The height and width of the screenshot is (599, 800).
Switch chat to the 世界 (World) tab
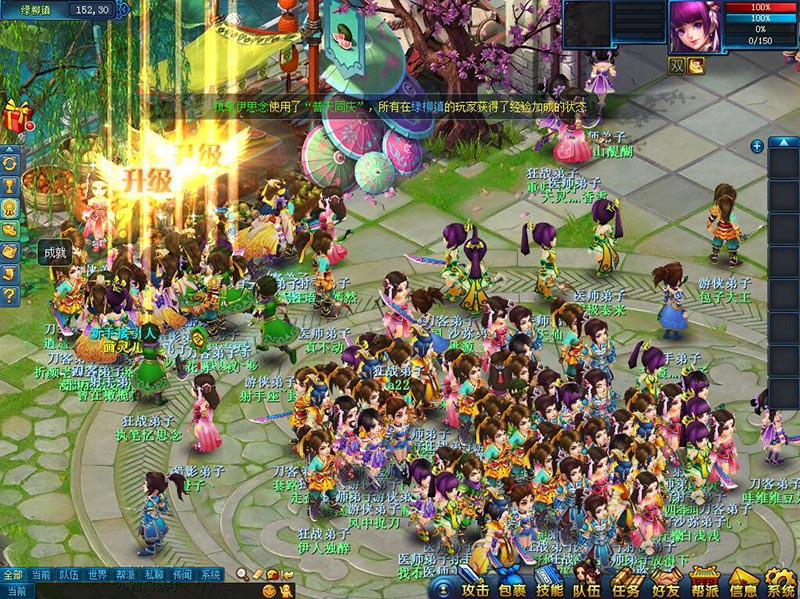tap(97, 575)
